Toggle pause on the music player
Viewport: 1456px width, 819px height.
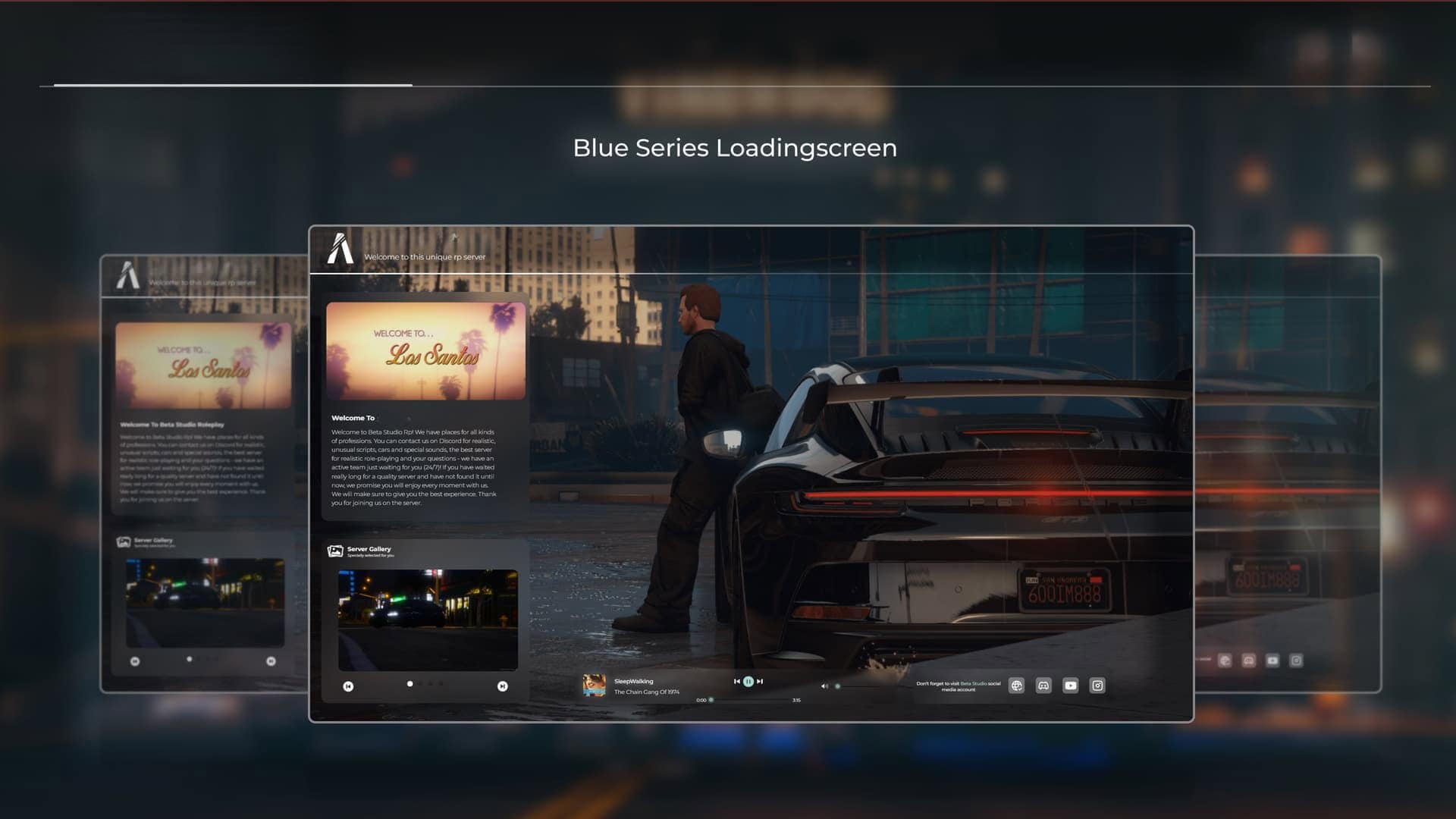pos(748,682)
